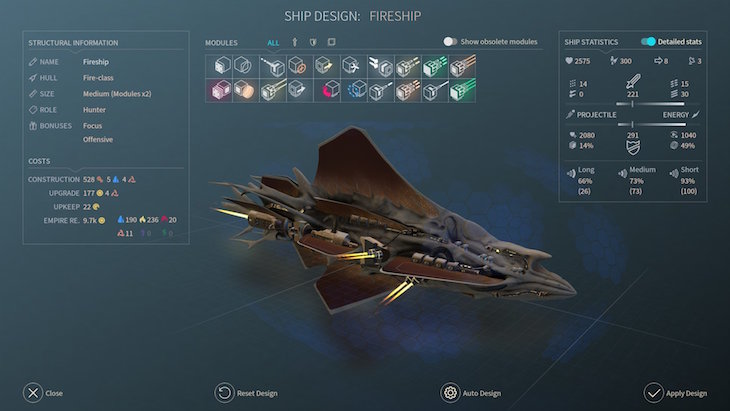Apply the current ship design
Screen dimensions: 730x411
click(x=654, y=392)
